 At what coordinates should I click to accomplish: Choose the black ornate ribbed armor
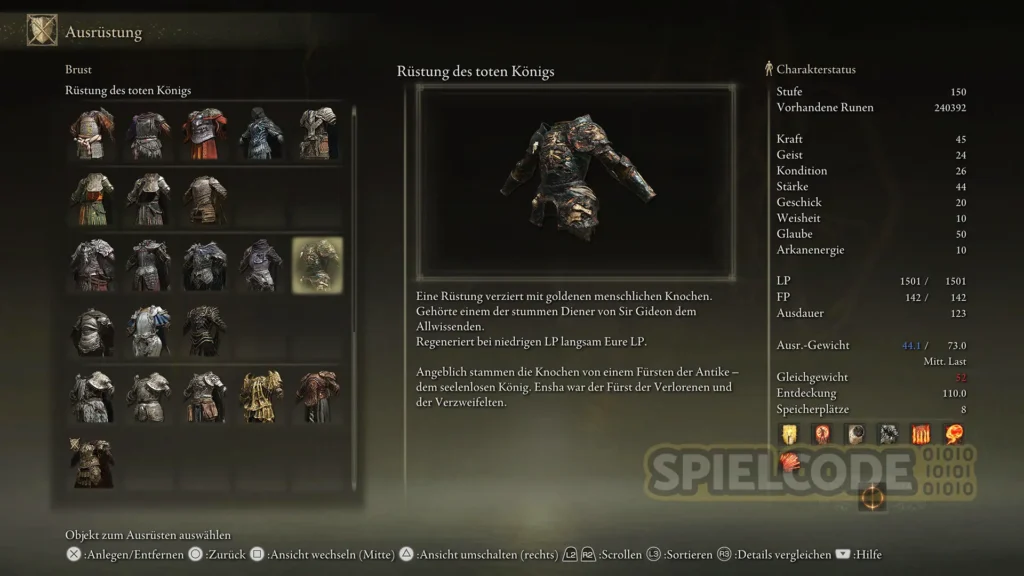tap(205, 331)
